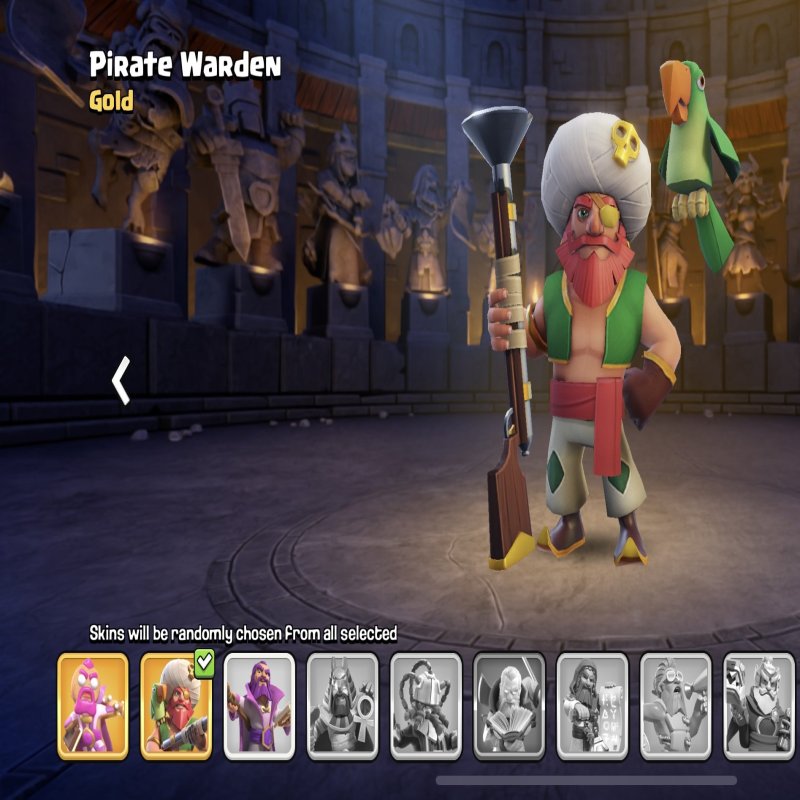Image resolution: width=800 pixels, height=800 pixels.
Task: Choose the locked robot Warden skin
Action: [425, 705]
